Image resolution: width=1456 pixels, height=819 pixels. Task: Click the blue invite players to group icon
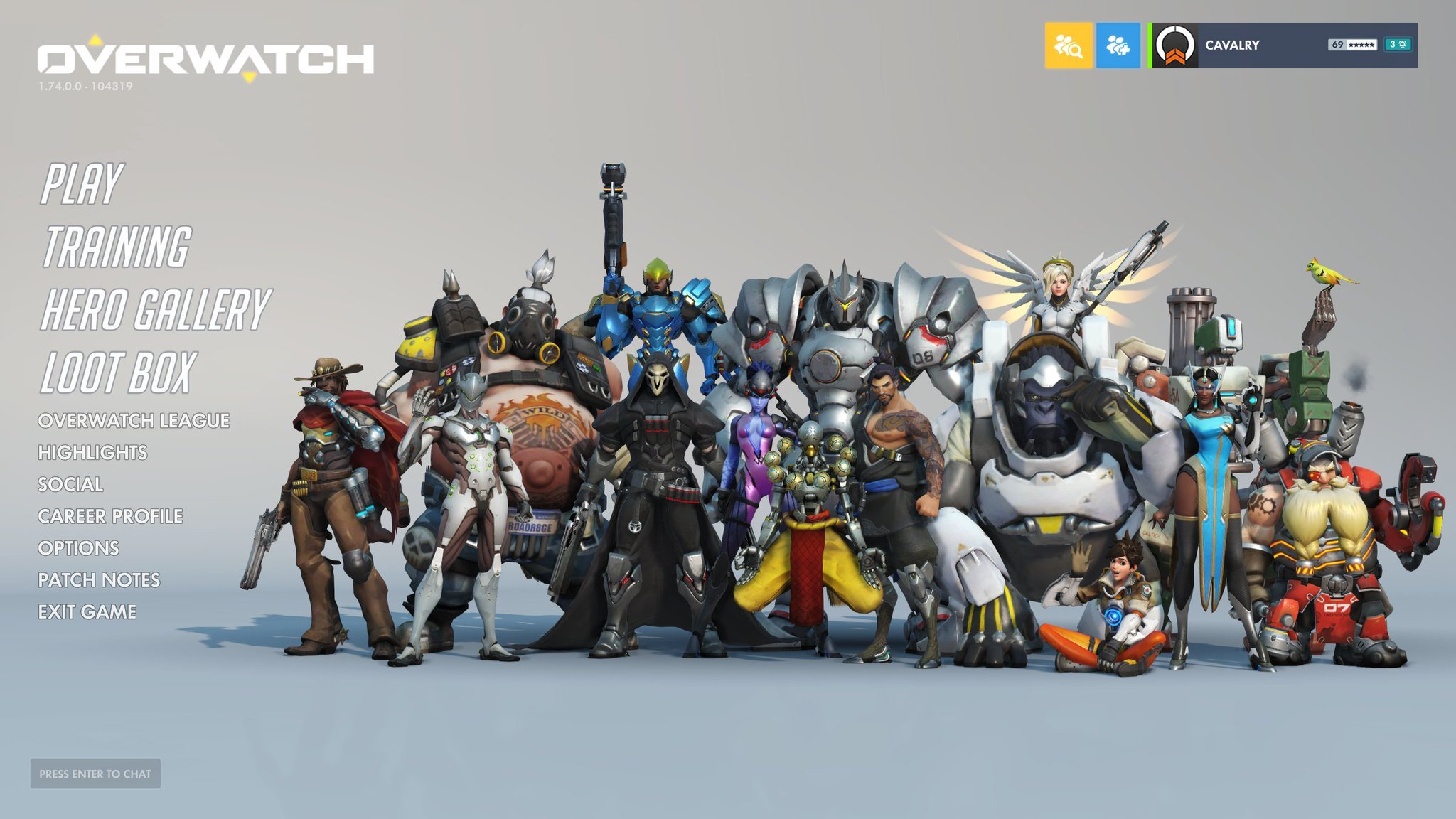tap(1118, 45)
